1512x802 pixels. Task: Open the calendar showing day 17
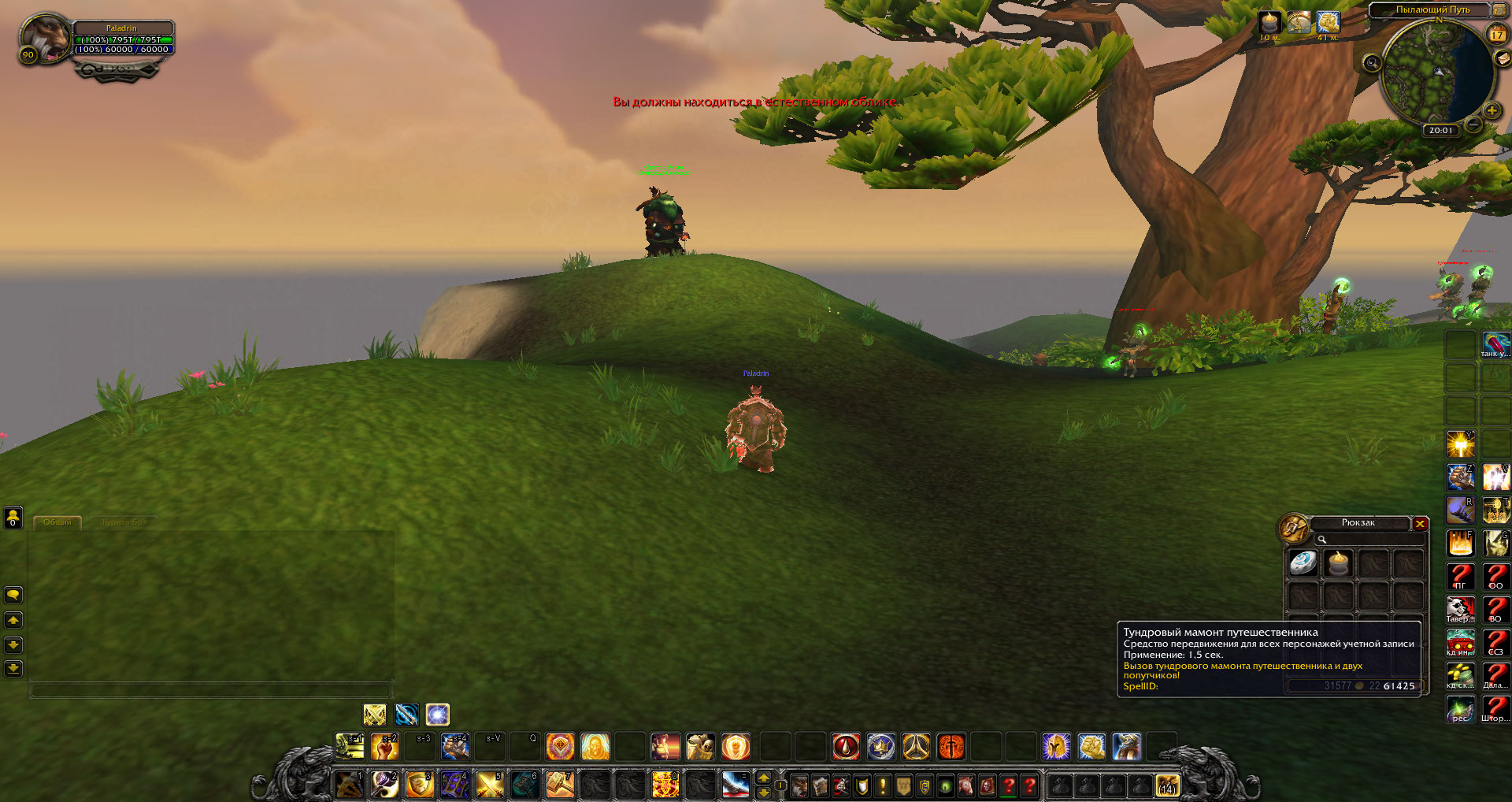1496,35
